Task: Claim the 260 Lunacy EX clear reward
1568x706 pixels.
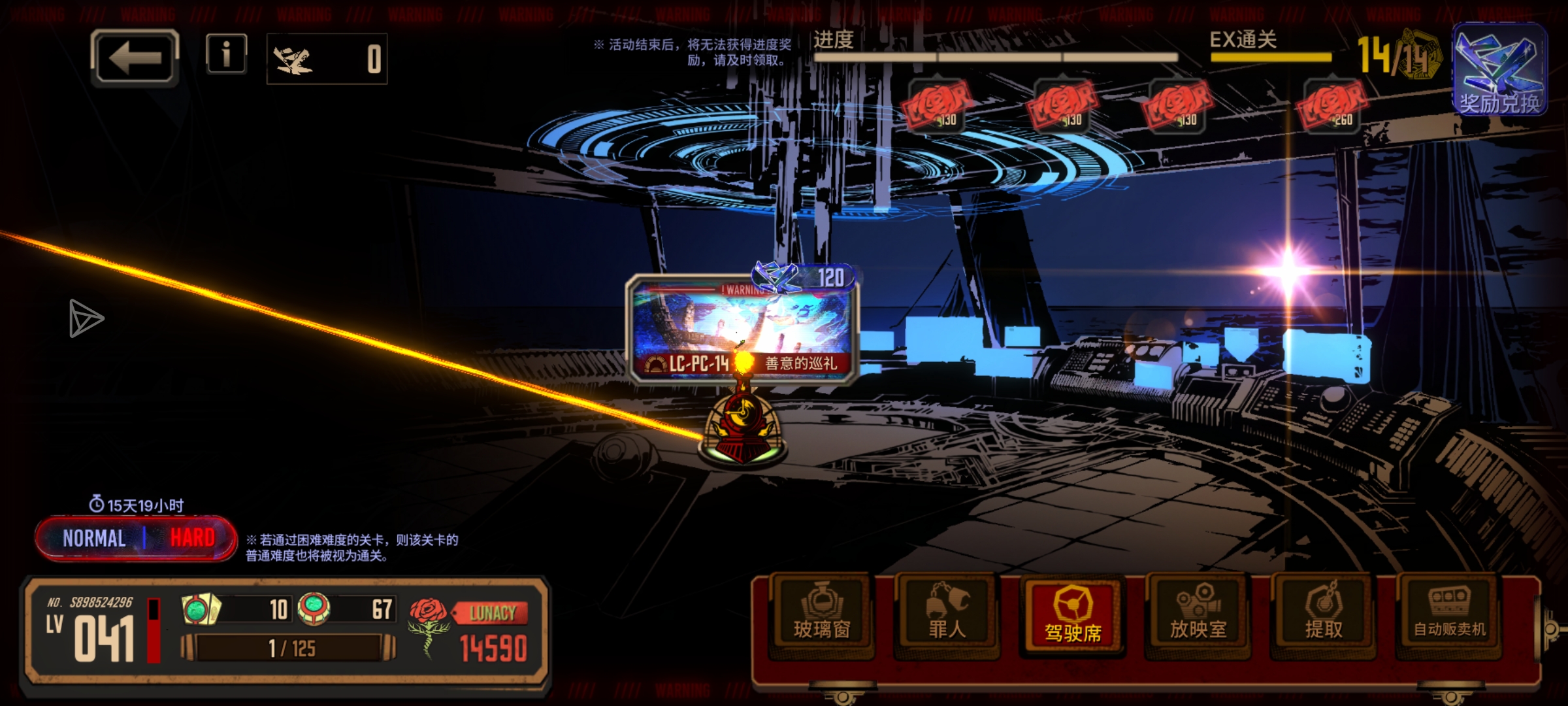Action: [x=1331, y=106]
